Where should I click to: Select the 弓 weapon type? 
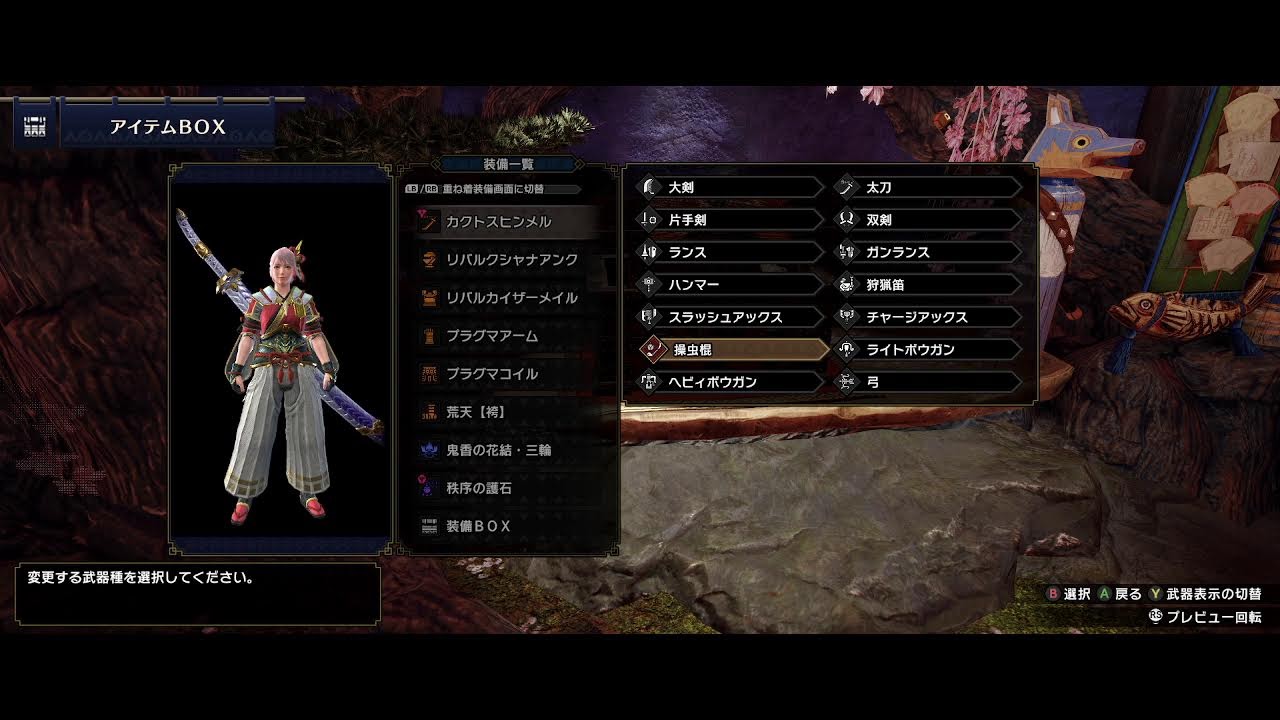[x=928, y=382]
